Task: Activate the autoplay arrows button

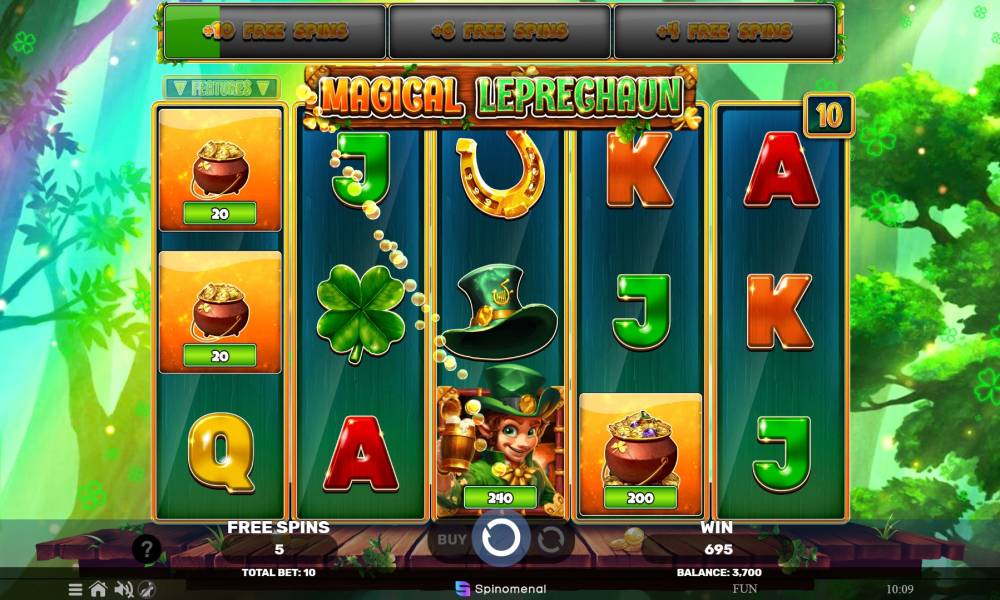Action: point(550,540)
